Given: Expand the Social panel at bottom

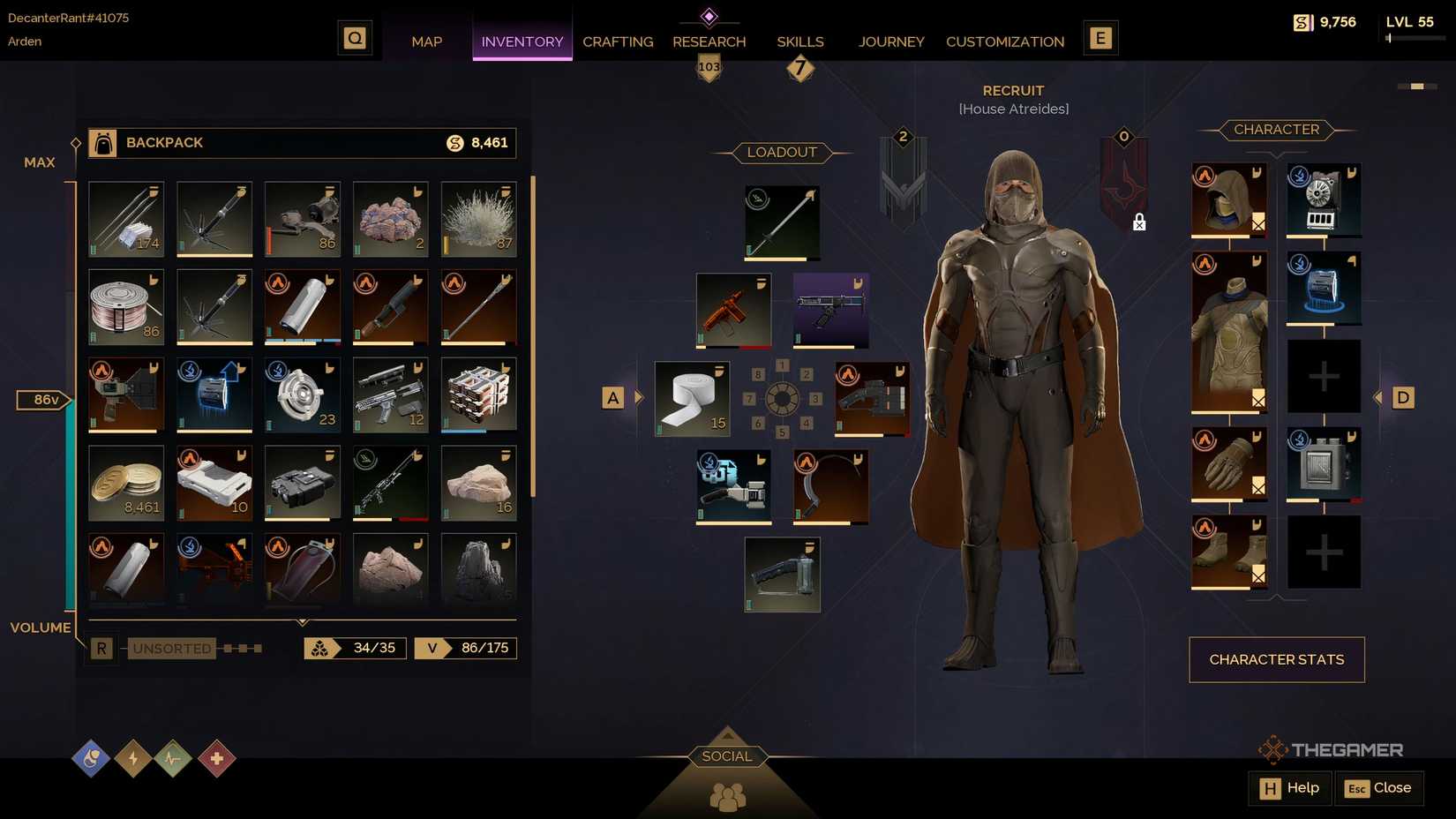Looking at the screenshot, I should point(725,755).
